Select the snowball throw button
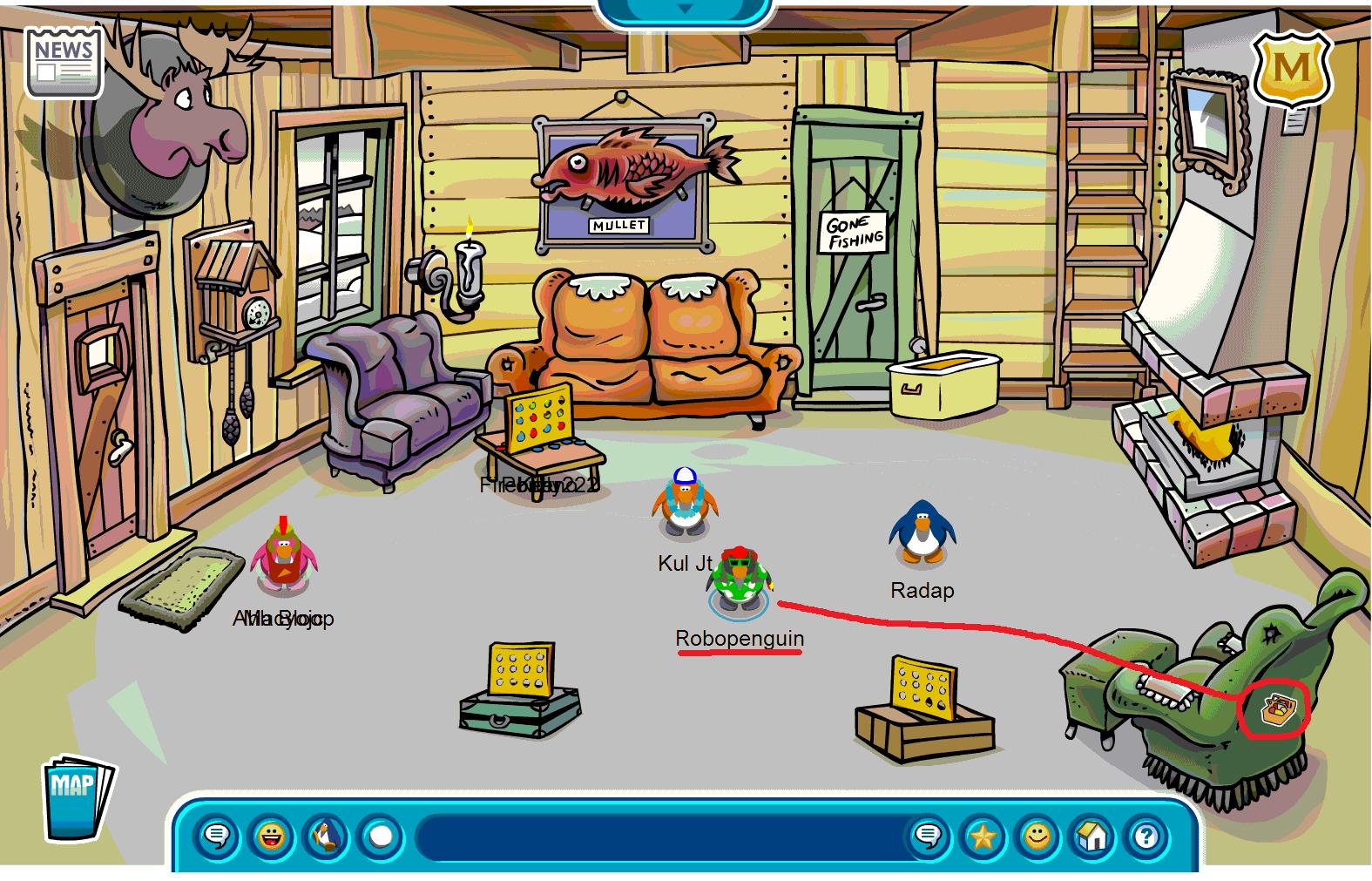Image resolution: width=1372 pixels, height=881 pixels. click(381, 837)
